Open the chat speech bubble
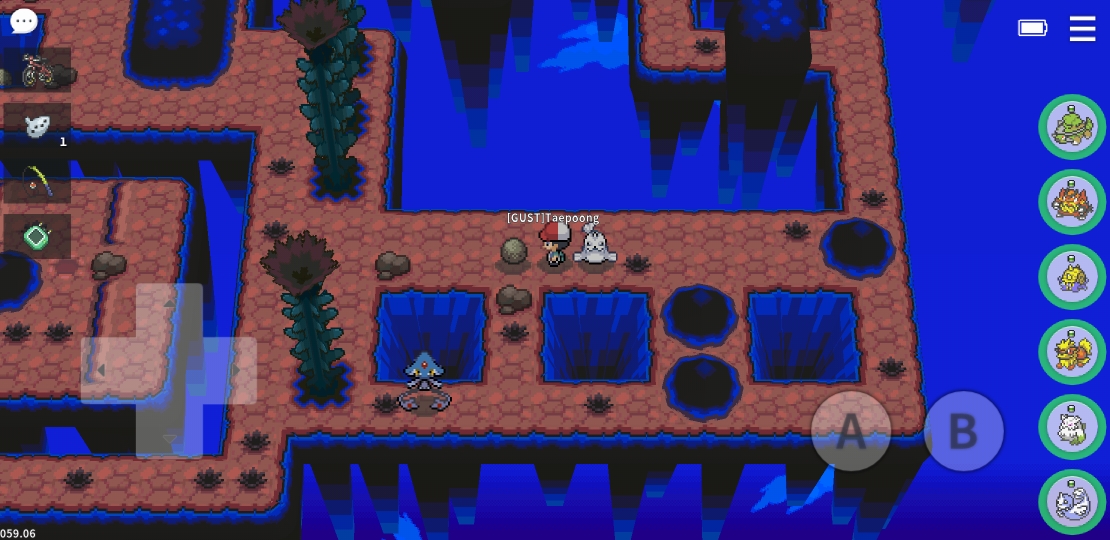1110x540 pixels. (x=23, y=21)
